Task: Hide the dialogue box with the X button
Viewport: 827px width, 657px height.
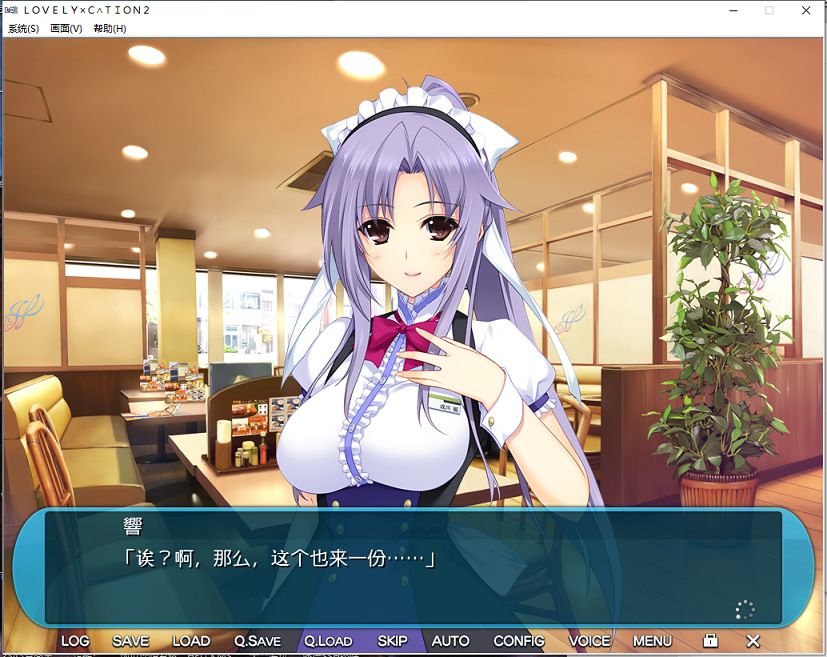Action: tap(753, 641)
